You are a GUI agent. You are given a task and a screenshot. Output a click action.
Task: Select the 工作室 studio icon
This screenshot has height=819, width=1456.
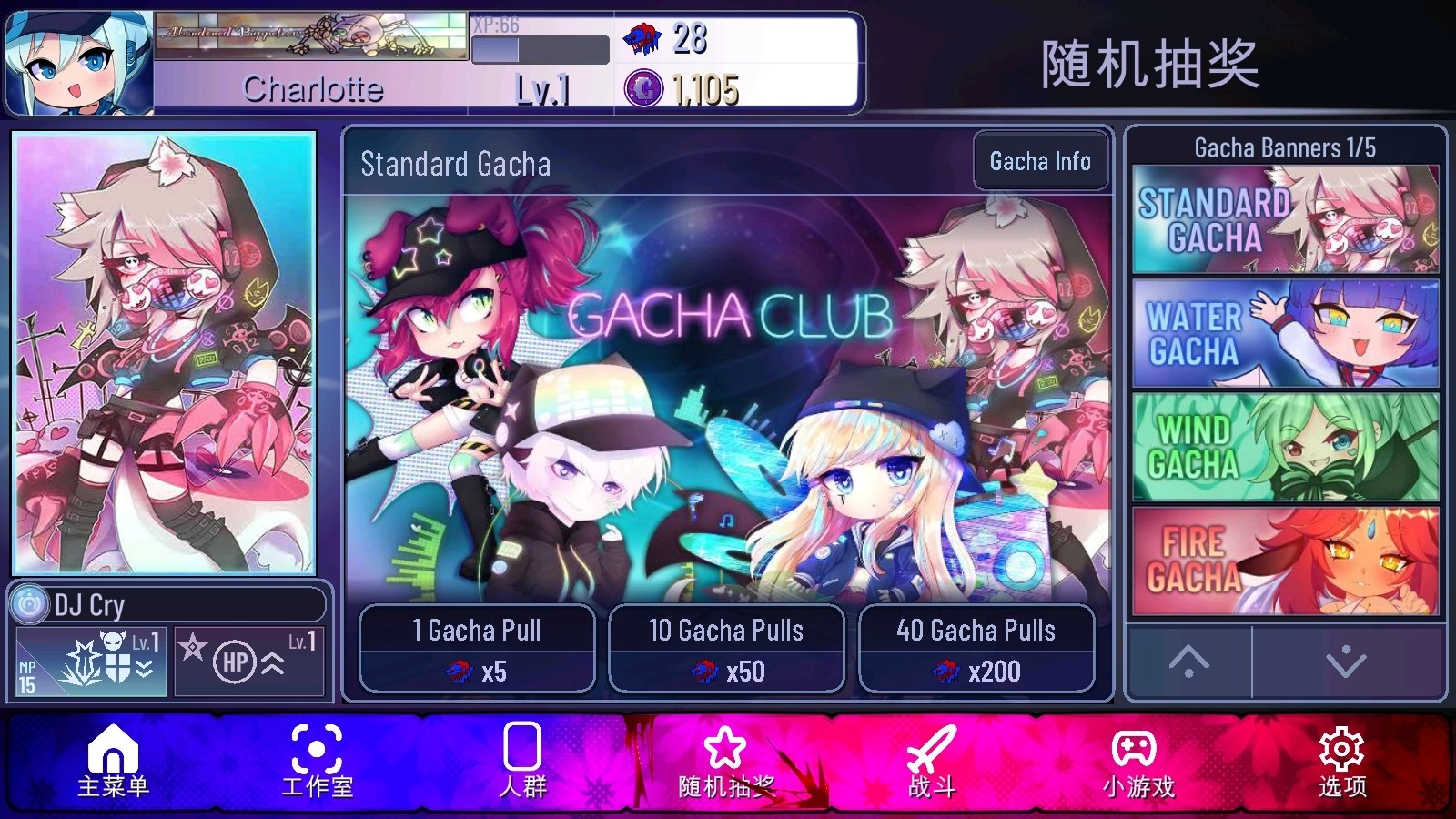click(316, 764)
